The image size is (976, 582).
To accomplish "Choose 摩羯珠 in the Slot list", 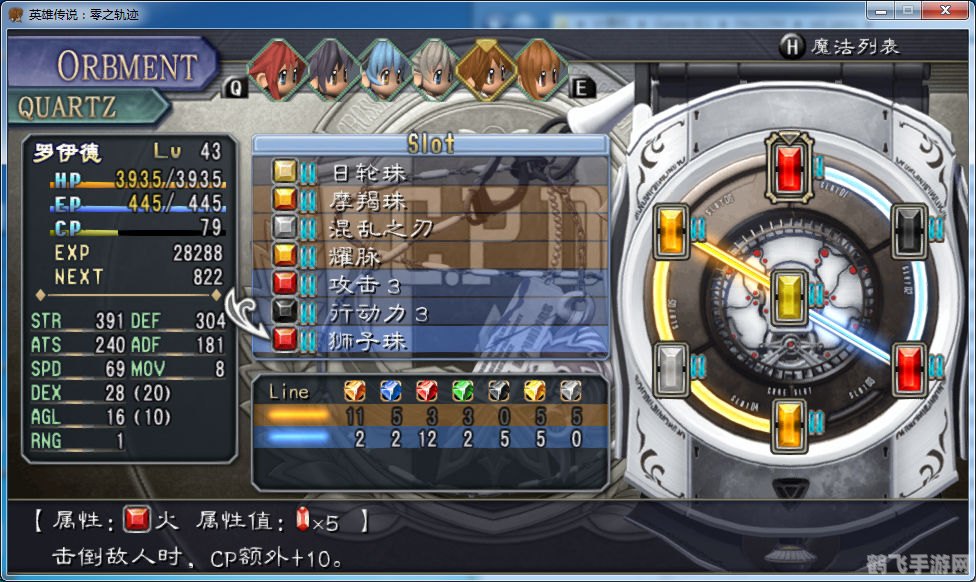I will coord(430,200).
